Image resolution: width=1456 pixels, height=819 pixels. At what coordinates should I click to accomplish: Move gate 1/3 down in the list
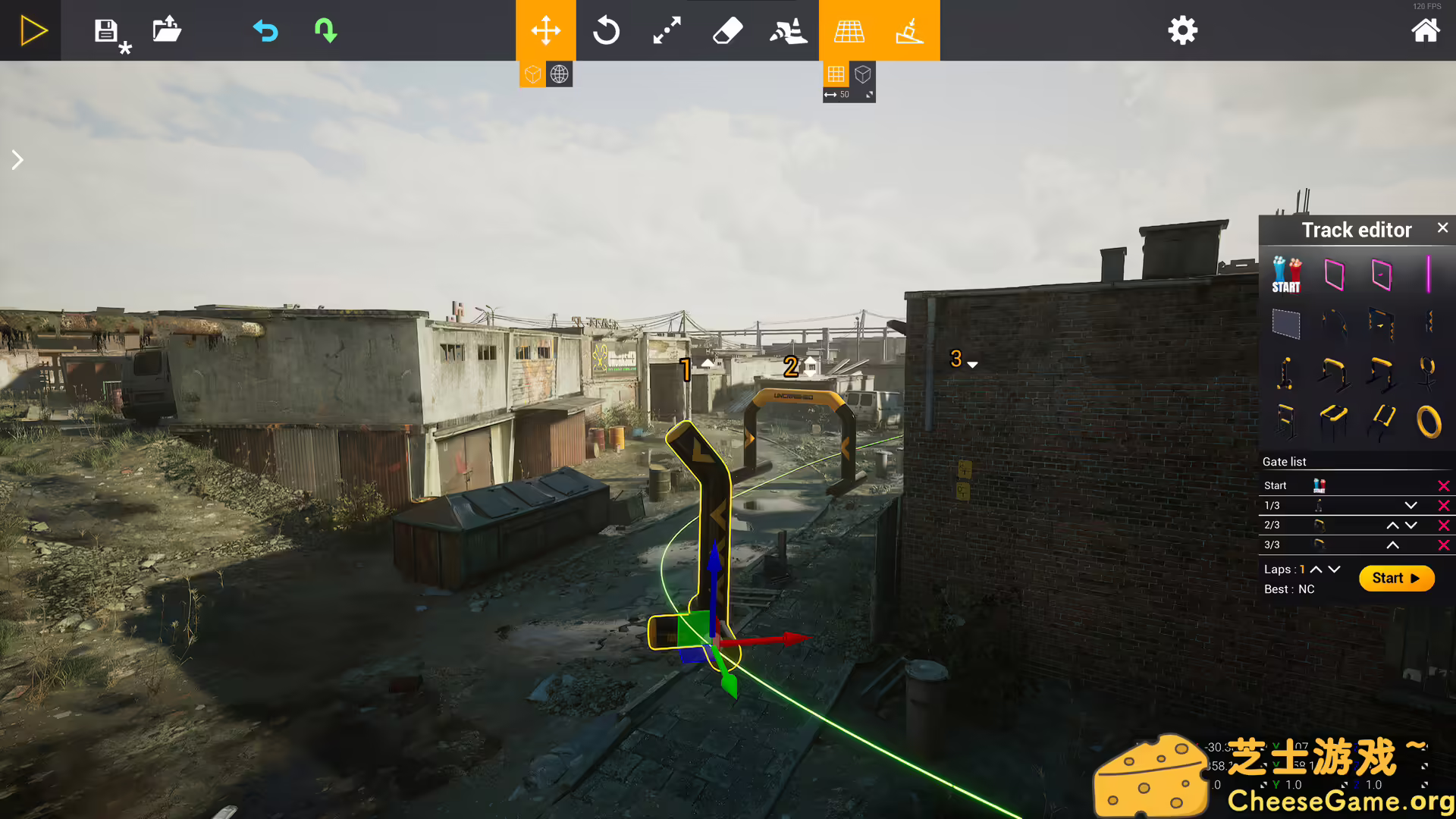[1411, 505]
